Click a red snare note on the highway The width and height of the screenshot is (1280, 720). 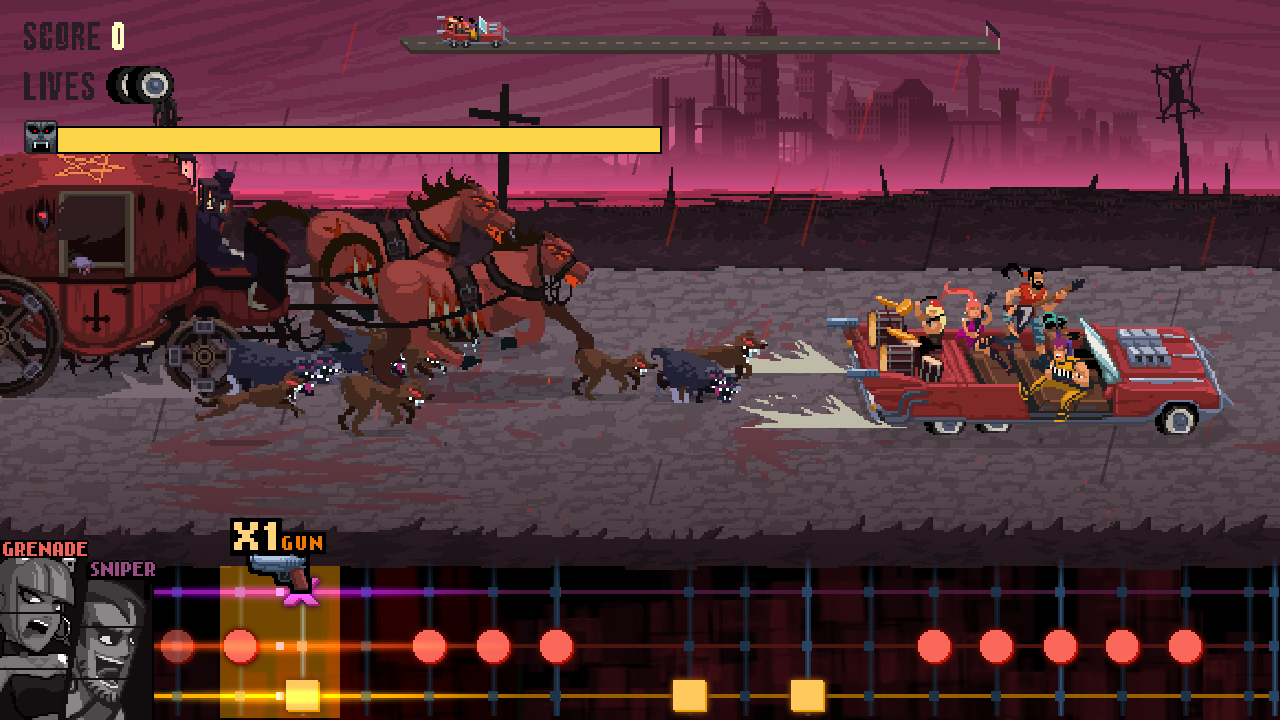point(428,645)
